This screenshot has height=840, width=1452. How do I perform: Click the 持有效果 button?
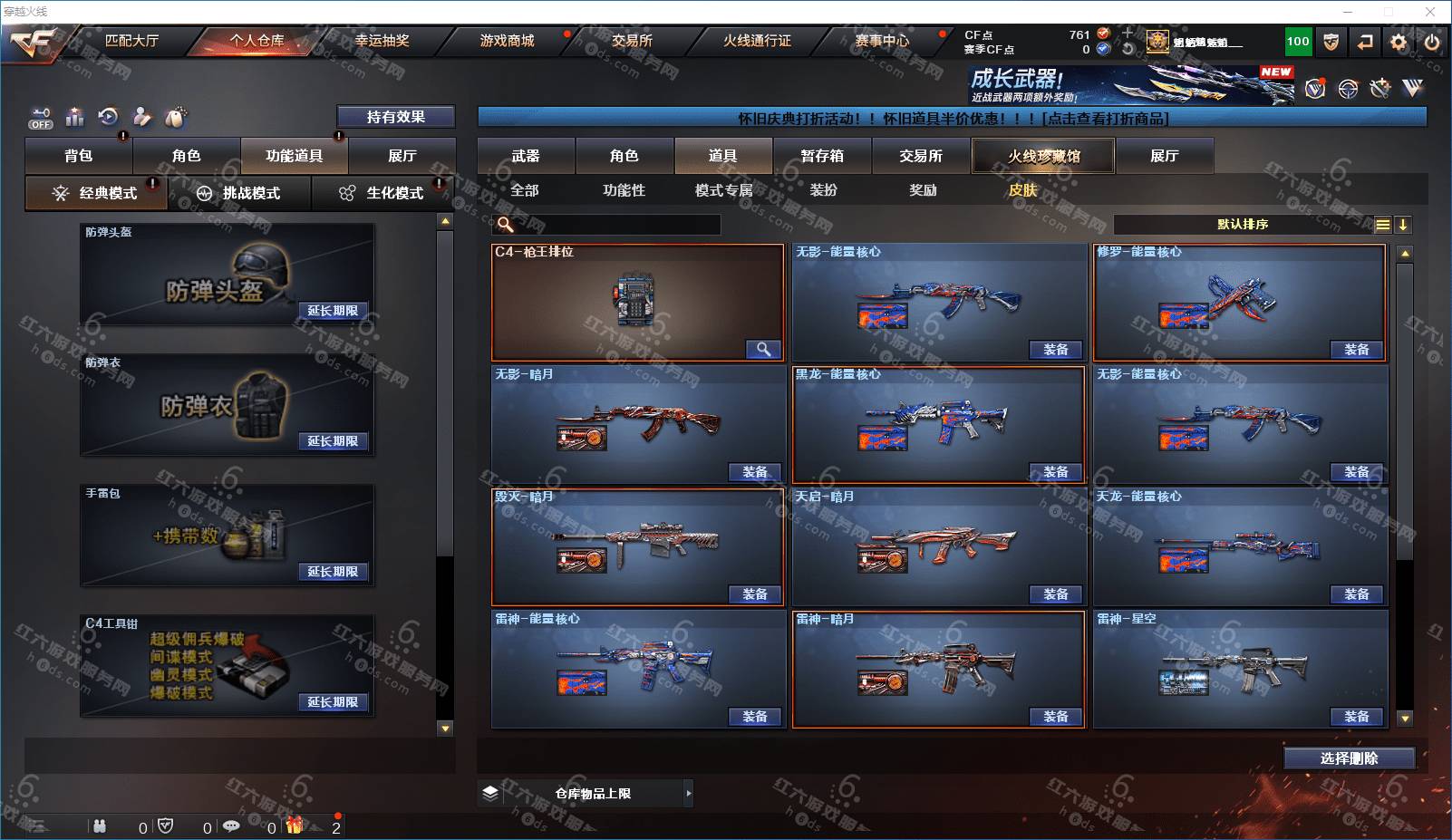pos(395,117)
